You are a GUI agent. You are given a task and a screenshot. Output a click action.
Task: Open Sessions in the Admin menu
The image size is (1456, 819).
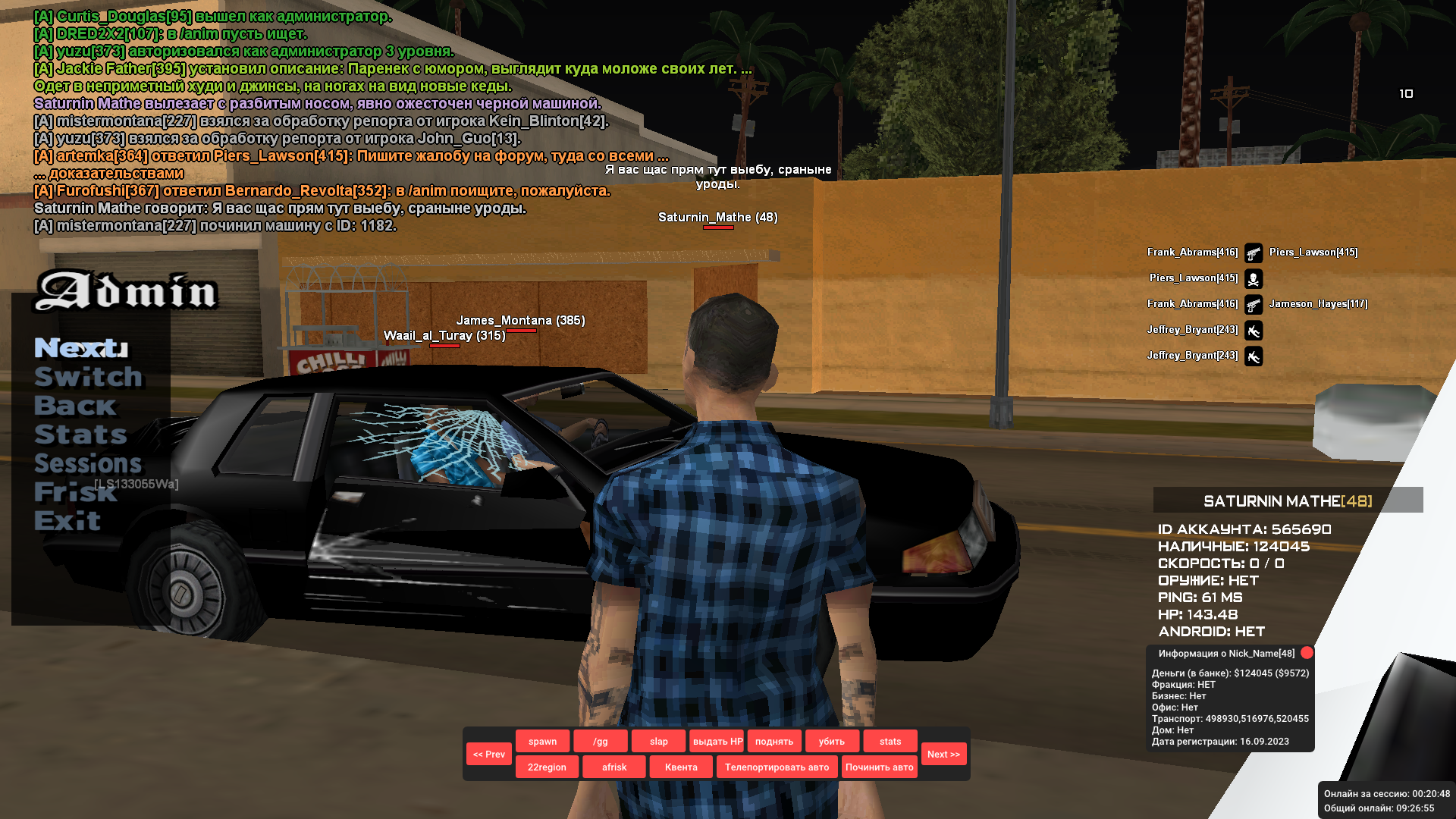pos(88,463)
